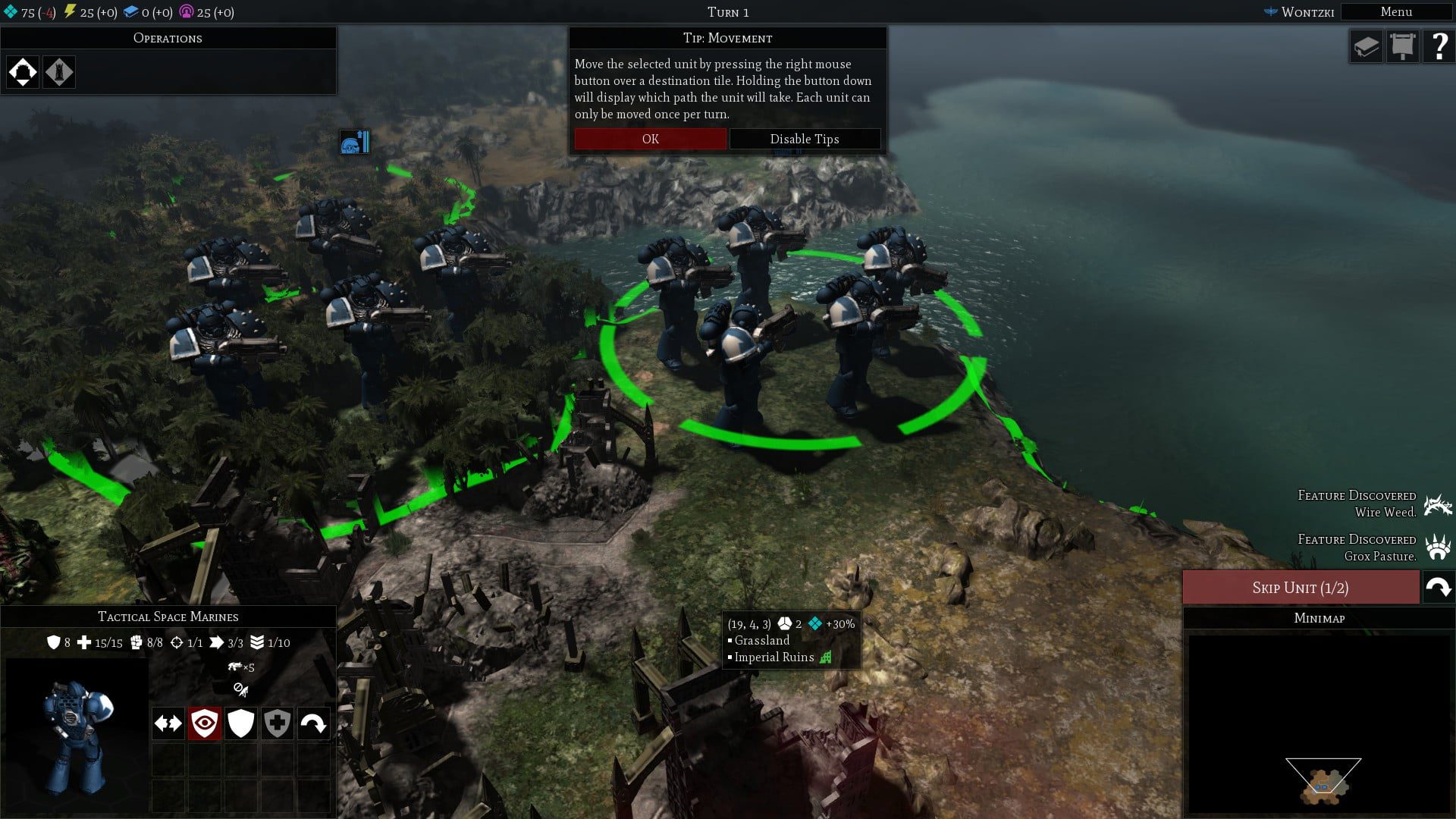Click the curved arrow skip action icon
The height and width of the screenshot is (819, 1456).
313,723
